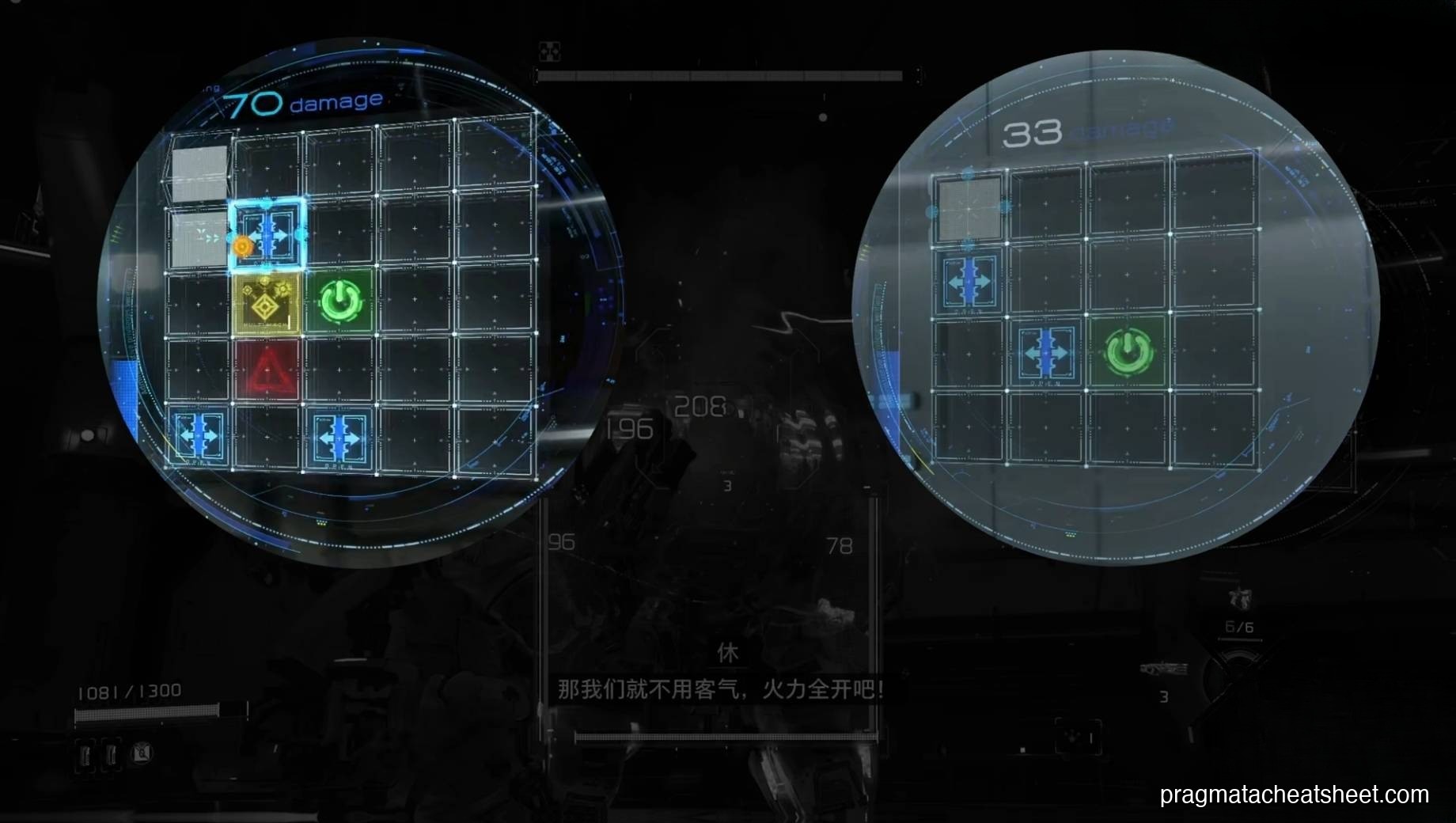Select the green power button tile in left grid
This screenshot has height=823, width=1456.
click(340, 301)
